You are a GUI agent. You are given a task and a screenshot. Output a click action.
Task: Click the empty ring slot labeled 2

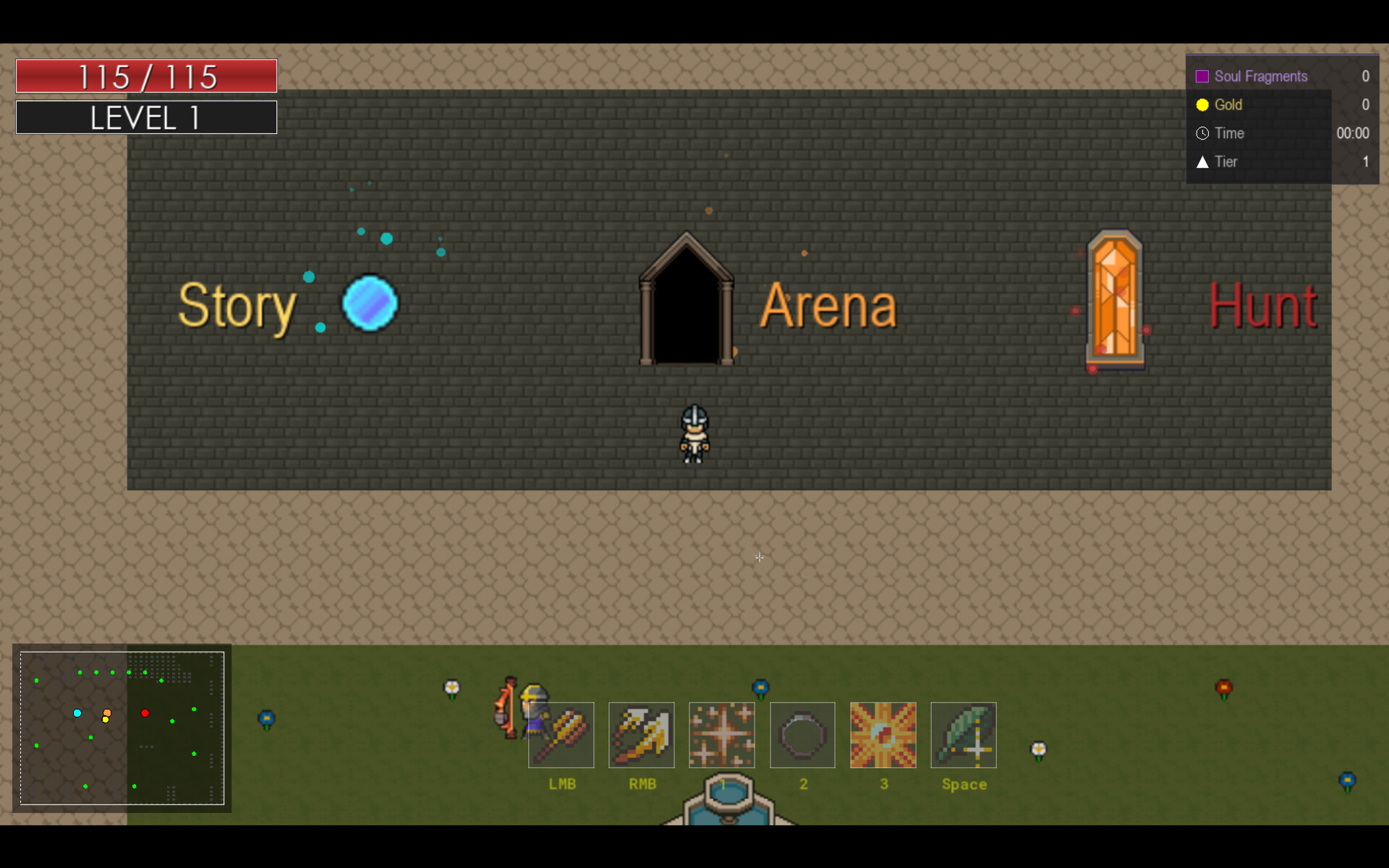(x=803, y=735)
